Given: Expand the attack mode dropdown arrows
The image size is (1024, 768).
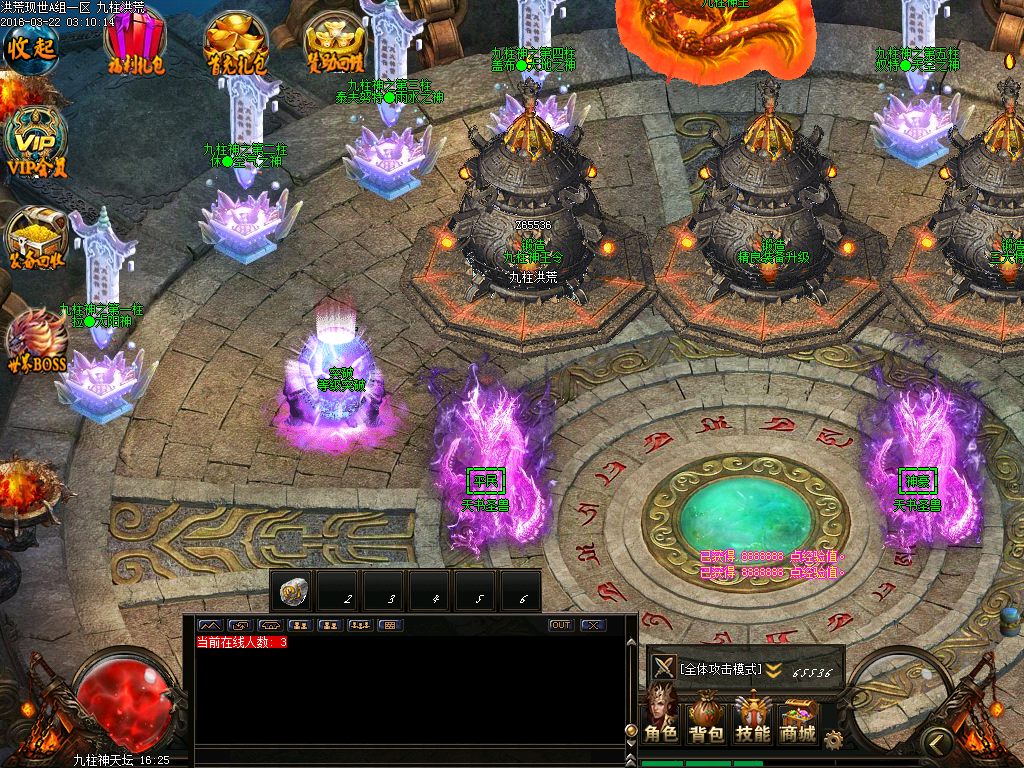Looking at the screenshot, I should 774,670.
